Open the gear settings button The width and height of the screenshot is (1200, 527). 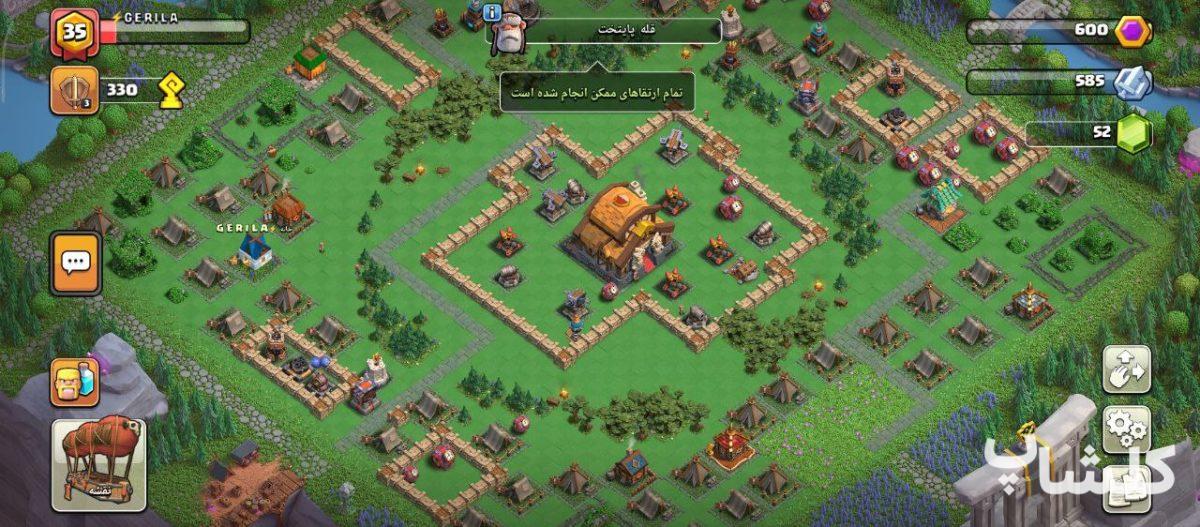click(x=1127, y=429)
